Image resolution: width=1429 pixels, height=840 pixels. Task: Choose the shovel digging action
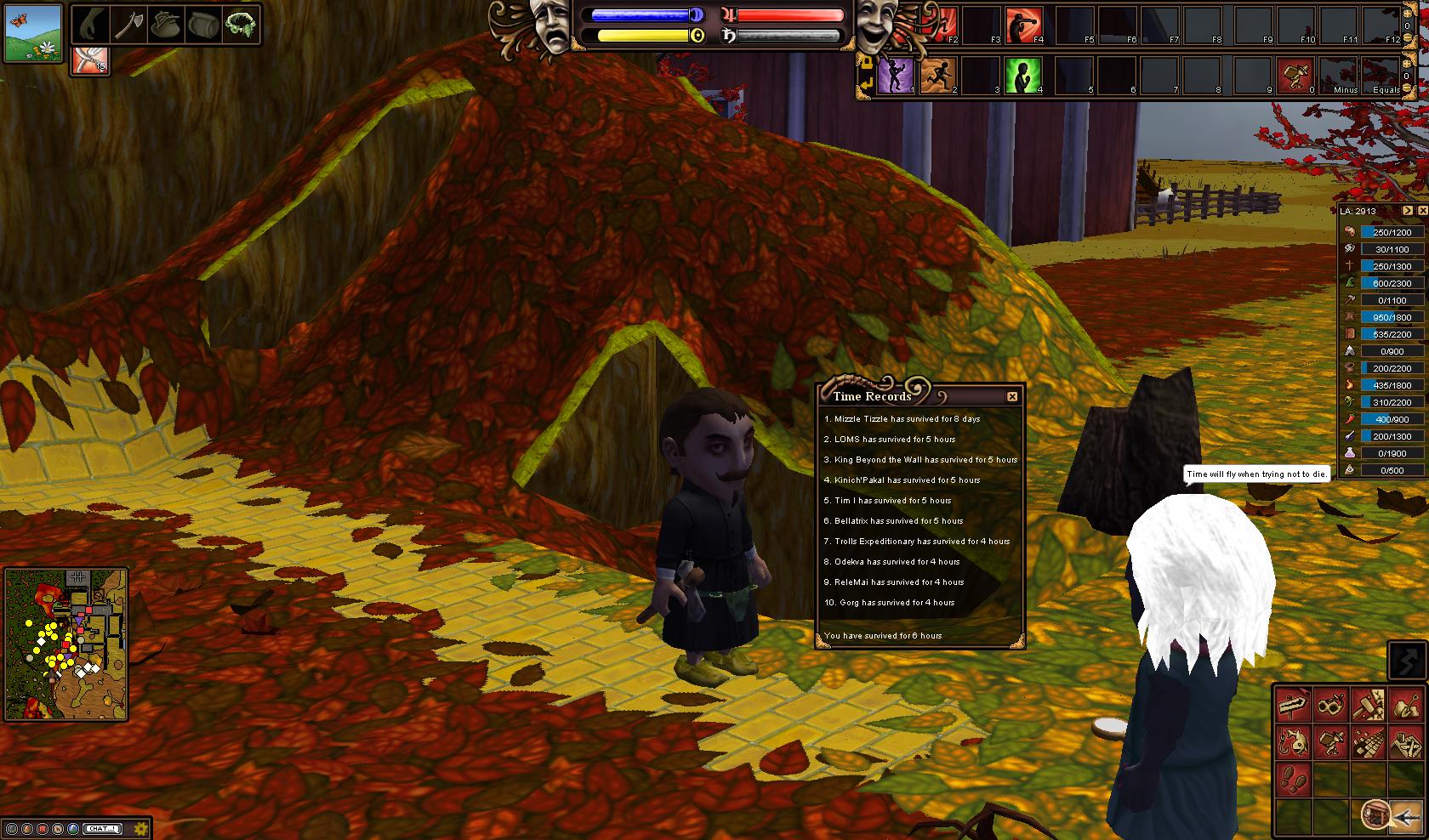1405,706
